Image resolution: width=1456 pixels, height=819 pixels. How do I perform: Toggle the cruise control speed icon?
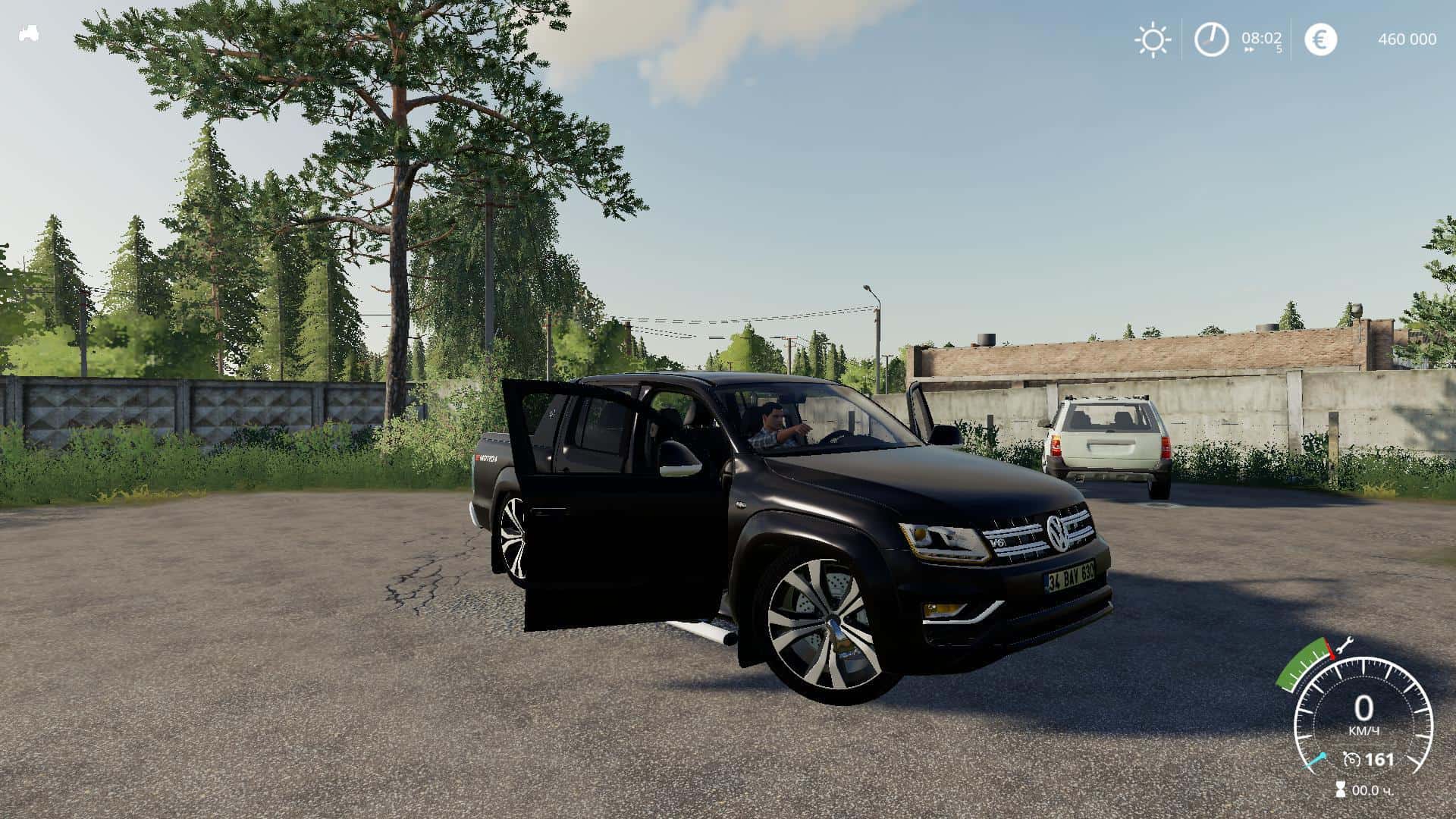click(1351, 759)
